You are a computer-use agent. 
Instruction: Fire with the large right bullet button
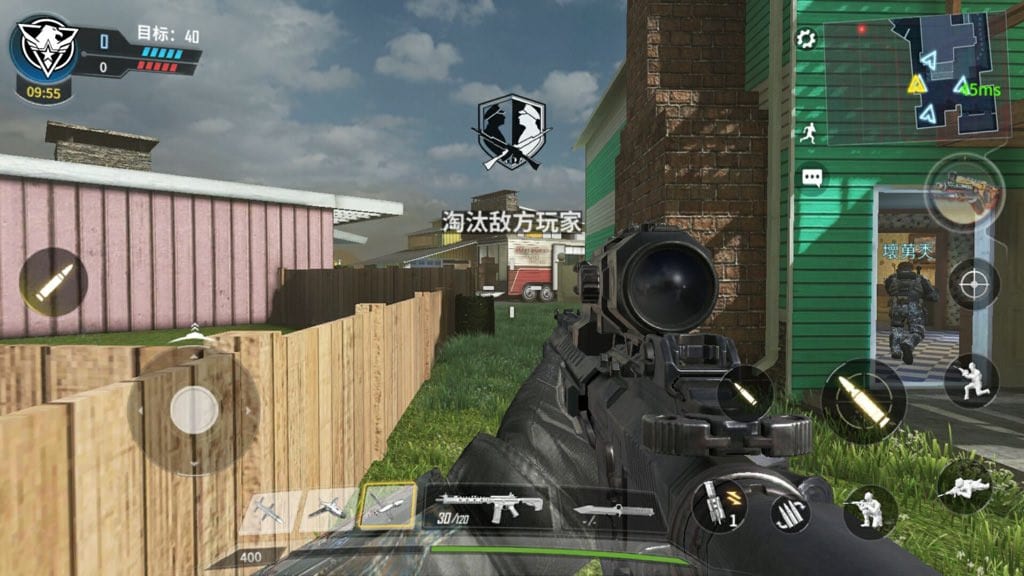coord(864,400)
